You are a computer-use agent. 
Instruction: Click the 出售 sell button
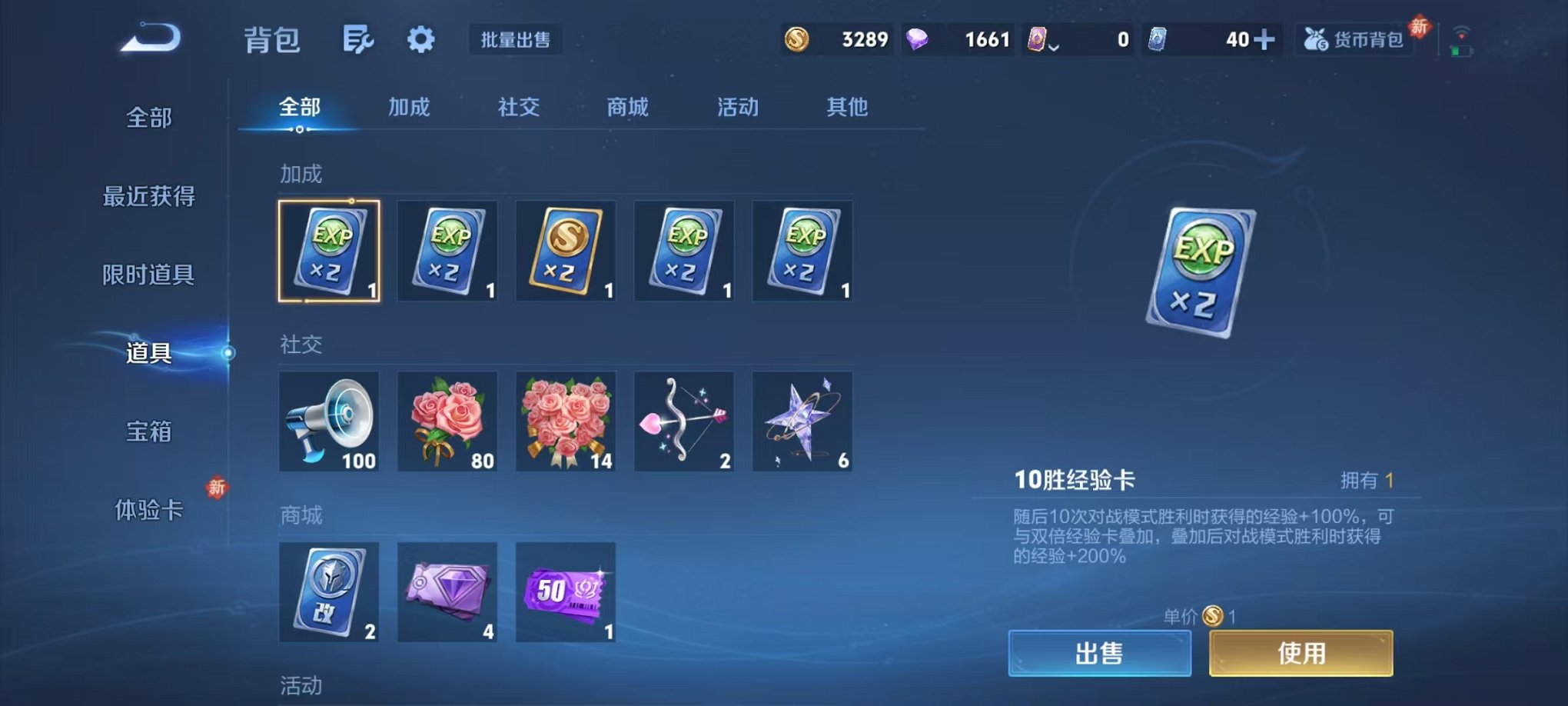[x=1101, y=652]
